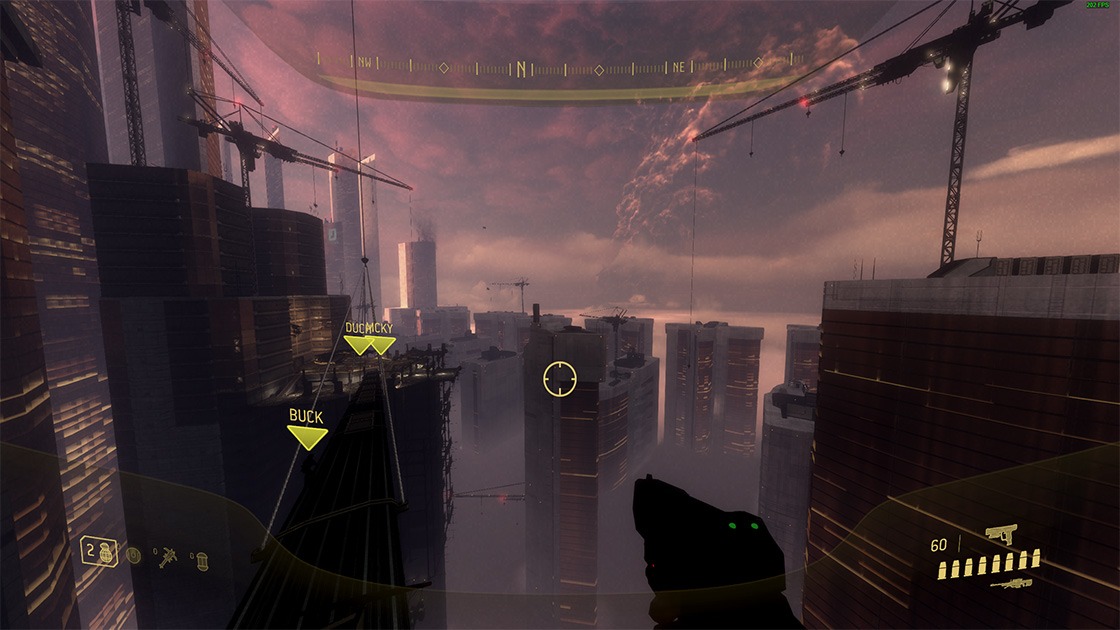The height and width of the screenshot is (630, 1120).
Task: Pick the firebomb grenade icon
Action: point(200,558)
